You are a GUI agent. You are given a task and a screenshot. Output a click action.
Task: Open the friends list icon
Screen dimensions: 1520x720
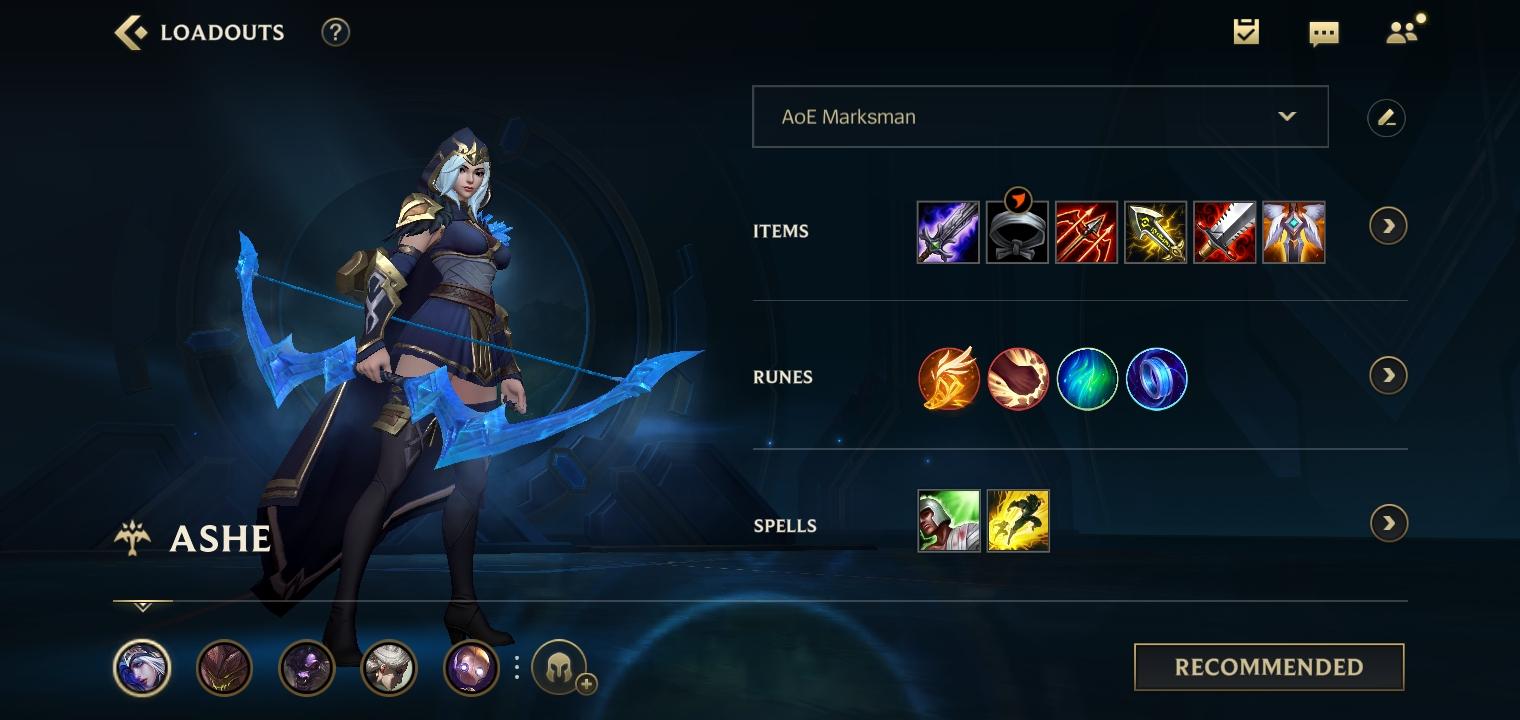1402,32
